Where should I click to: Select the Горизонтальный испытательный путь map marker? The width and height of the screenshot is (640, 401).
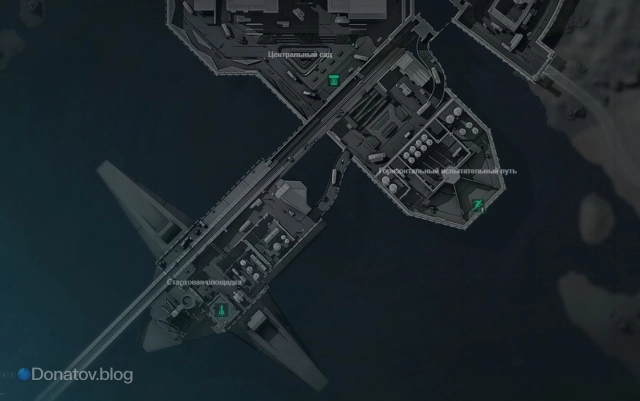point(479,206)
